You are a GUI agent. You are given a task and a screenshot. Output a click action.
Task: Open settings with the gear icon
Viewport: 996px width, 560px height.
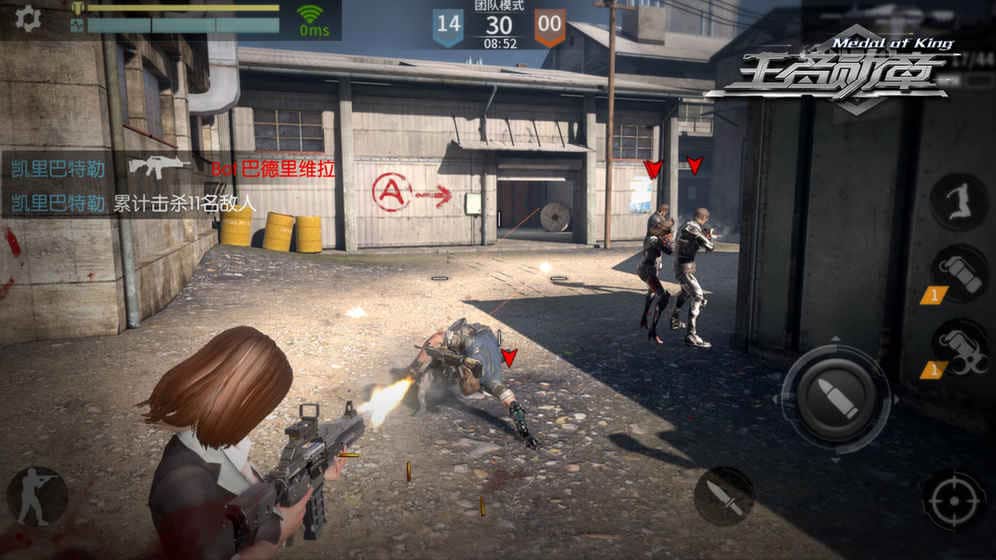tap(27, 19)
